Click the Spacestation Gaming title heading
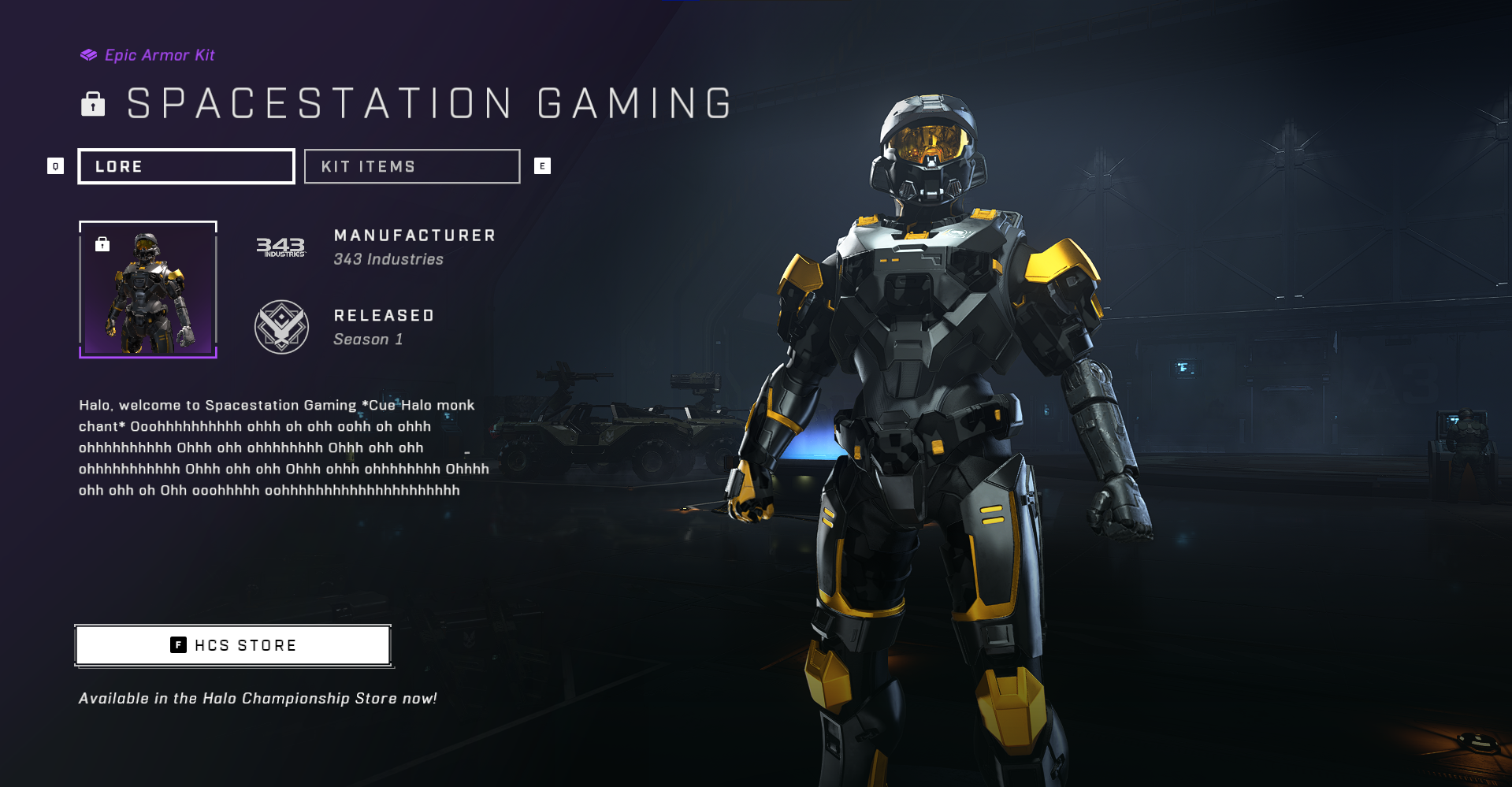 pyautogui.click(x=429, y=102)
